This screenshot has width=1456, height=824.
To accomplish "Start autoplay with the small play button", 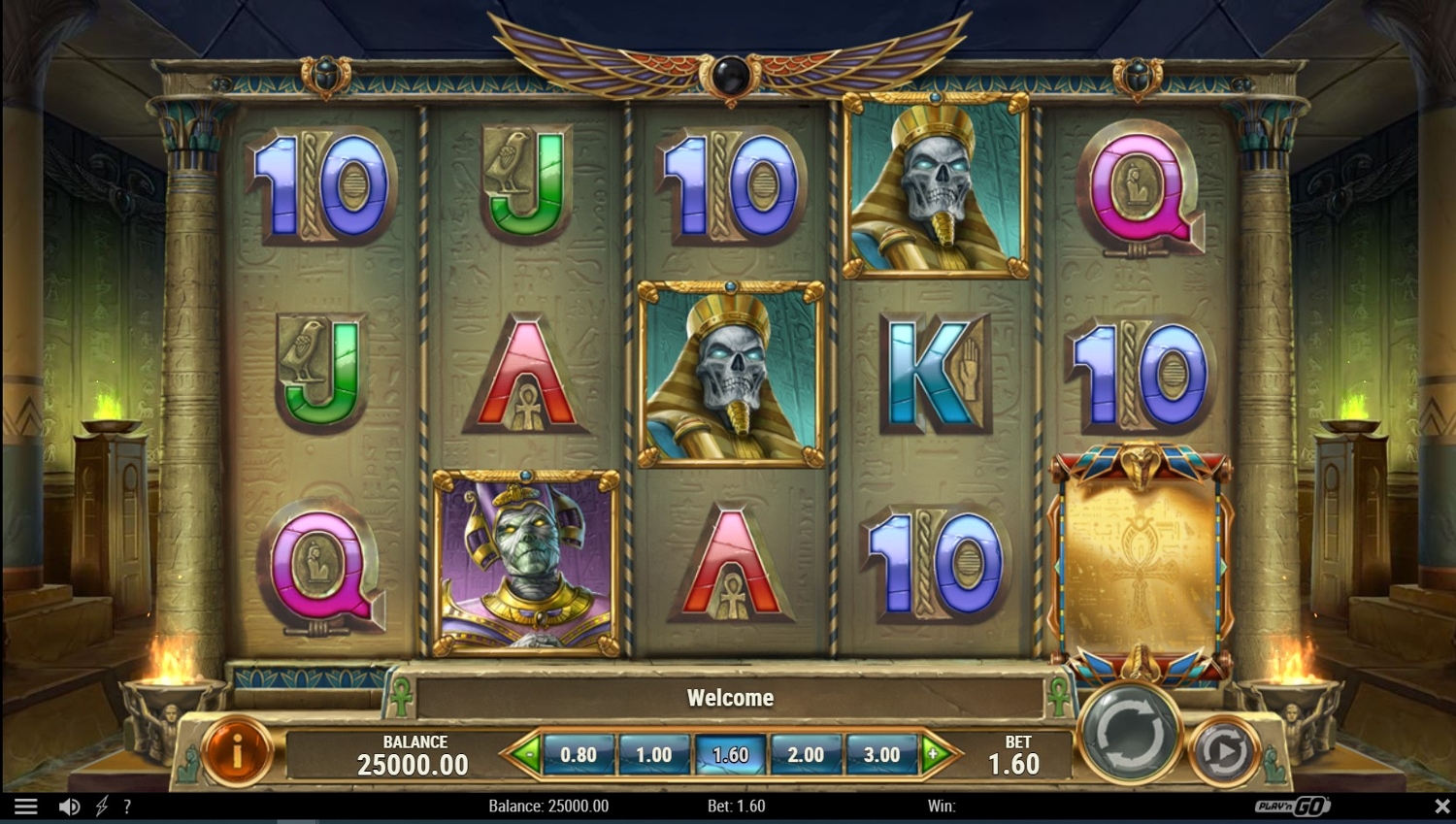I will click(1223, 750).
